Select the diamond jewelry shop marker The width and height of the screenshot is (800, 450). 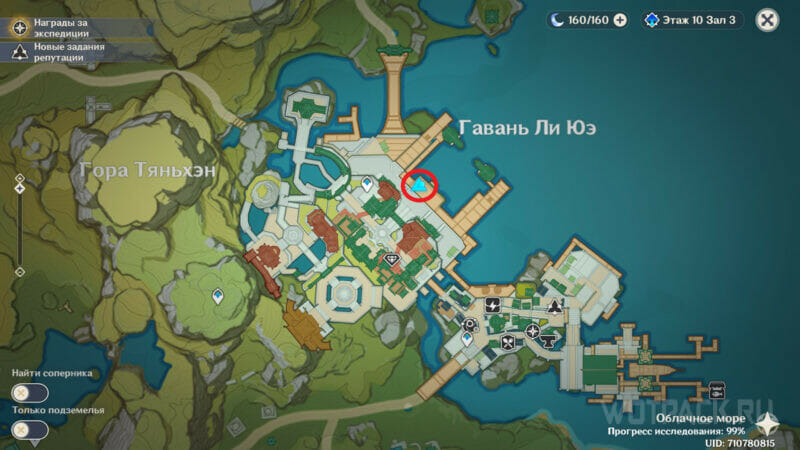pos(393,259)
